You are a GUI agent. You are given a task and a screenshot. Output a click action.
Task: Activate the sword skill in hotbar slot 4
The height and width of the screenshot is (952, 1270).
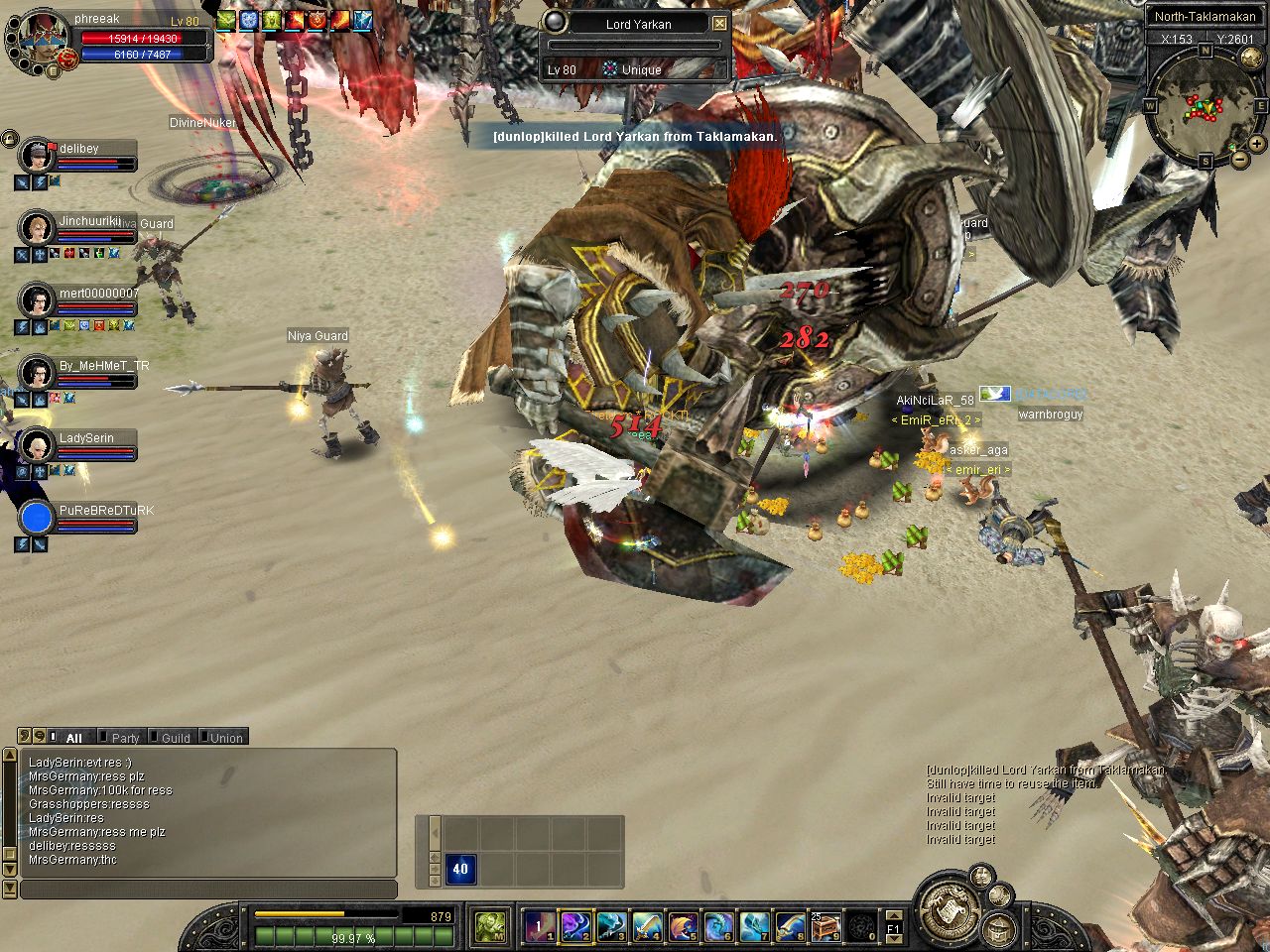(647, 926)
